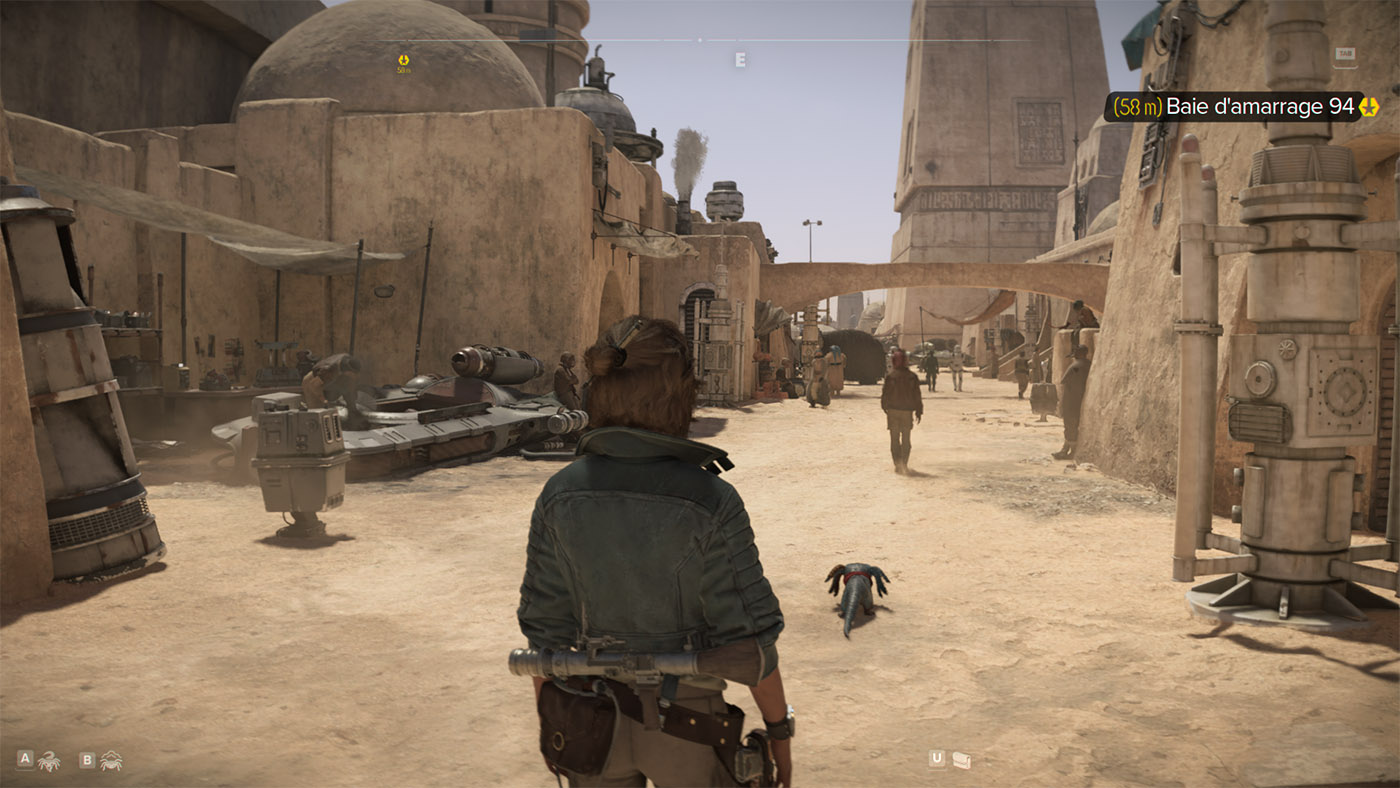Click the yellow objective marker on the compass
The width and height of the screenshot is (1400, 788).
pos(404,61)
